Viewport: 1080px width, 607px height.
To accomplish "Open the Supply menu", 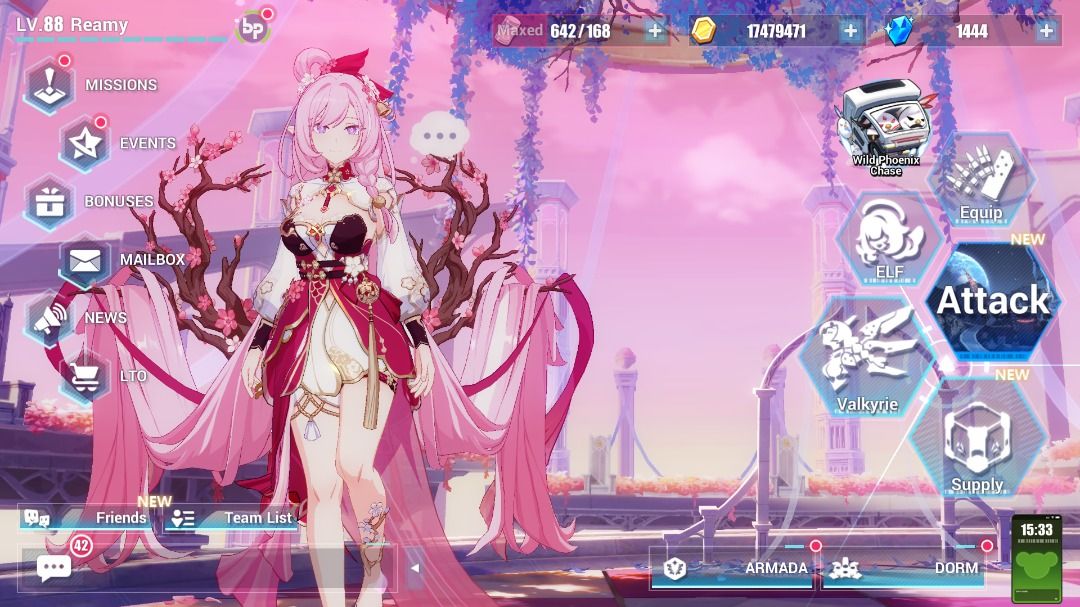I will (x=977, y=440).
